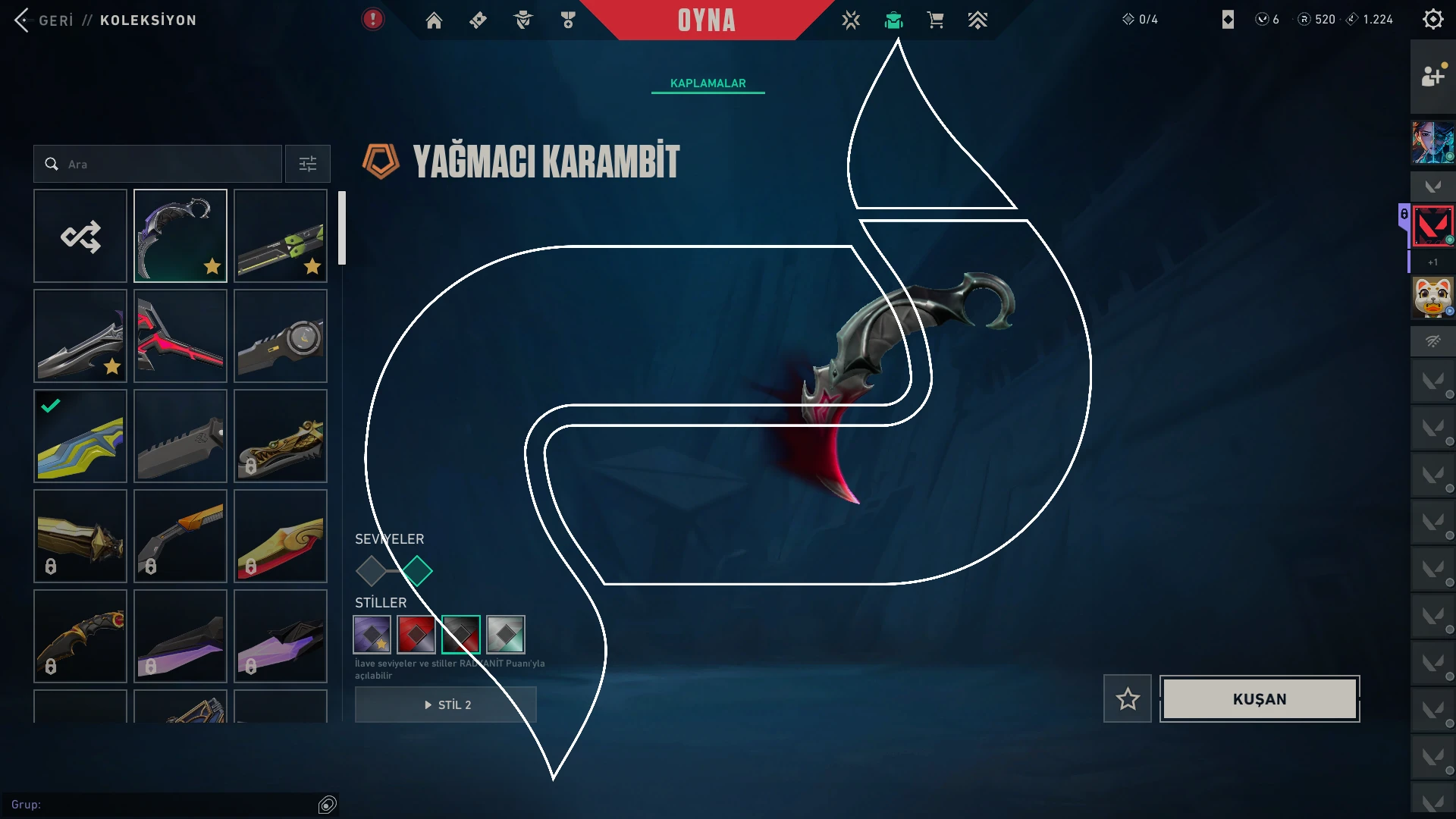
Task: Open the Battle Pass icon next to Home
Action: point(478,20)
